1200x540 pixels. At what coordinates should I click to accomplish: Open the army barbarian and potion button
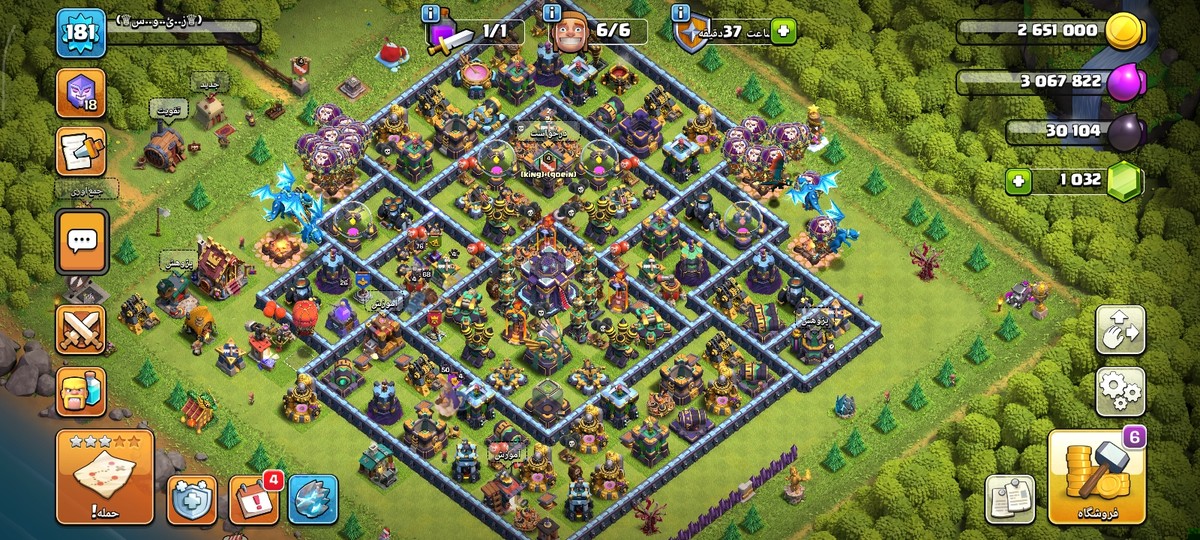click(x=81, y=391)
